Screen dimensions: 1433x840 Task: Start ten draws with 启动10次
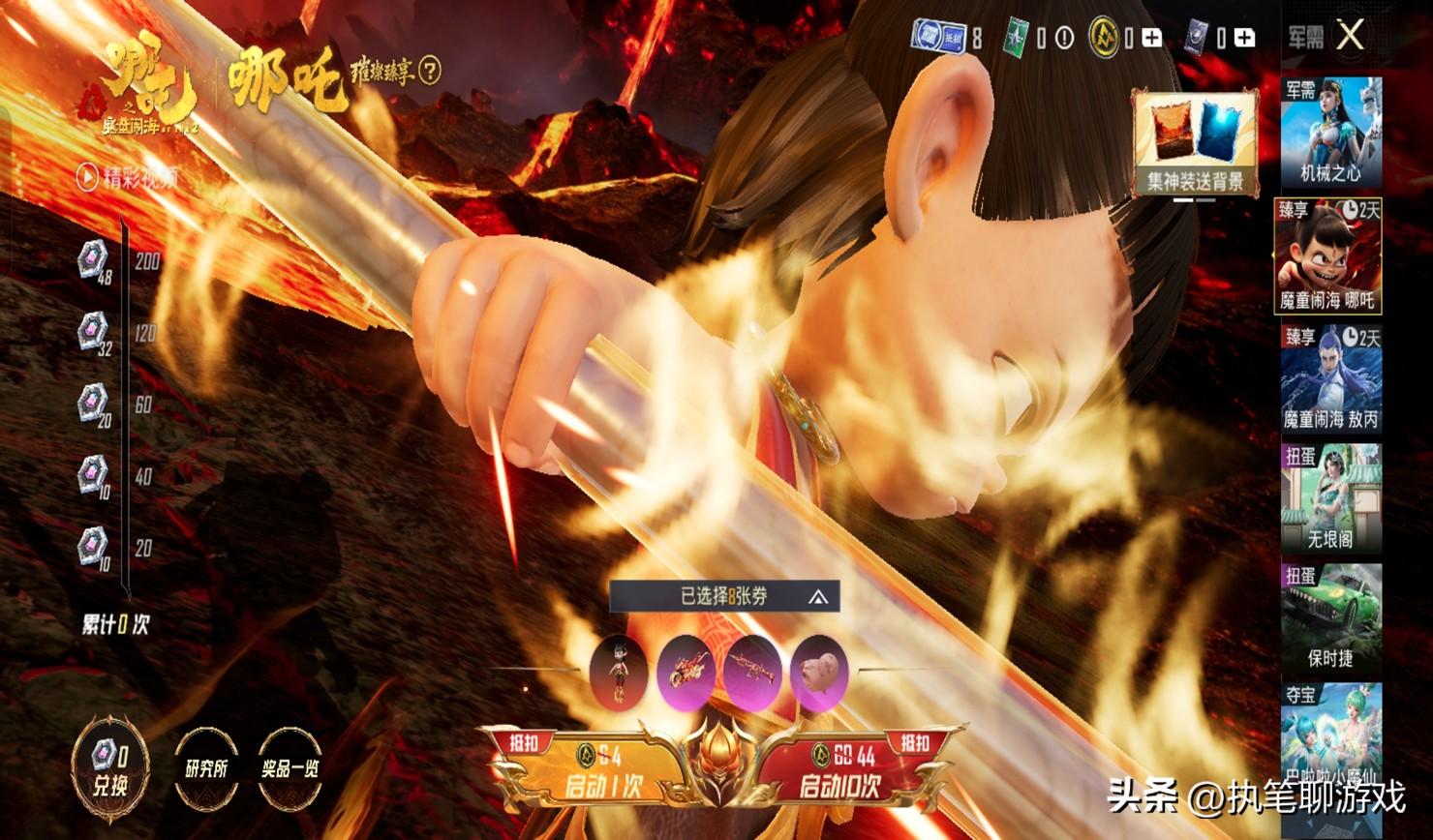coord(840,771)
